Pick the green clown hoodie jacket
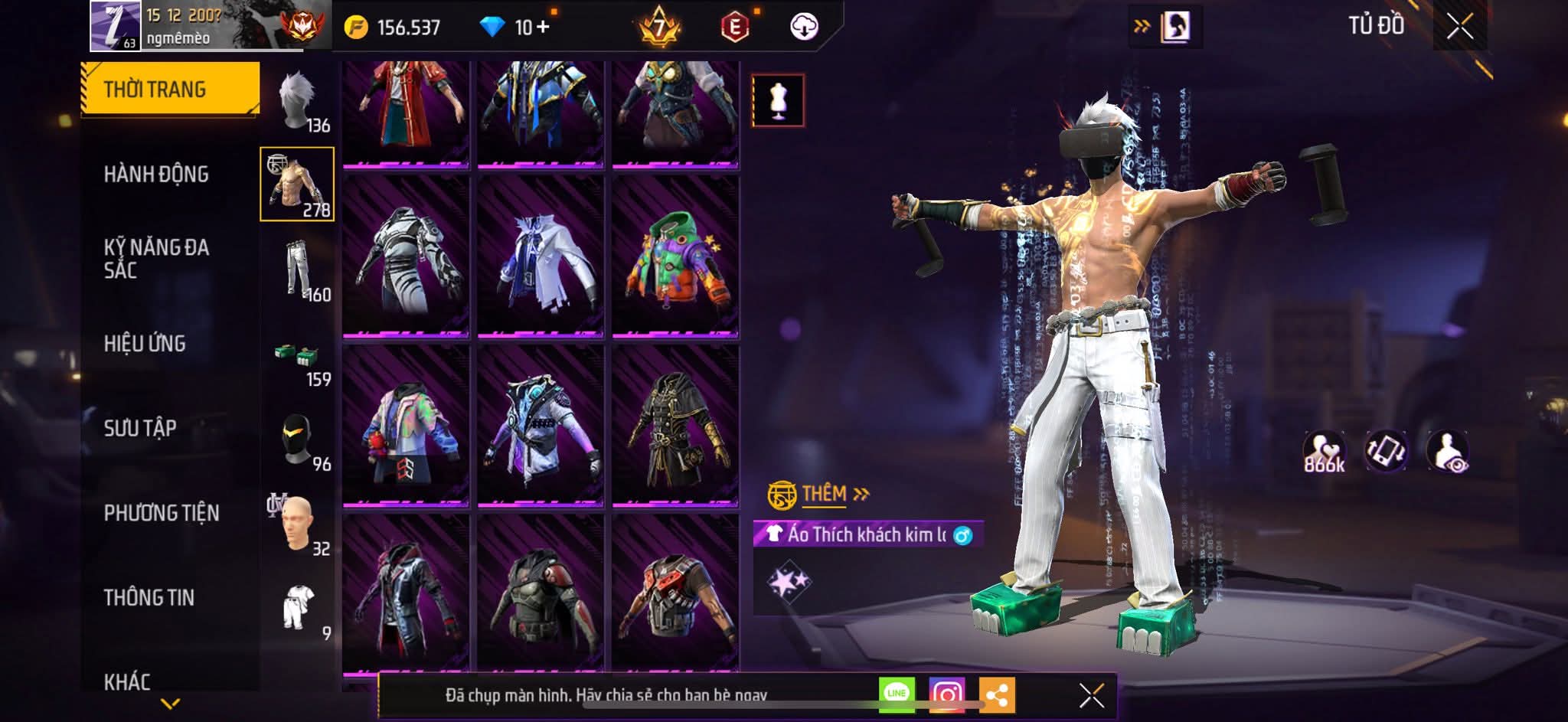Image resolution: width=1568 pixels, height=722 pixels. point(675,256)
